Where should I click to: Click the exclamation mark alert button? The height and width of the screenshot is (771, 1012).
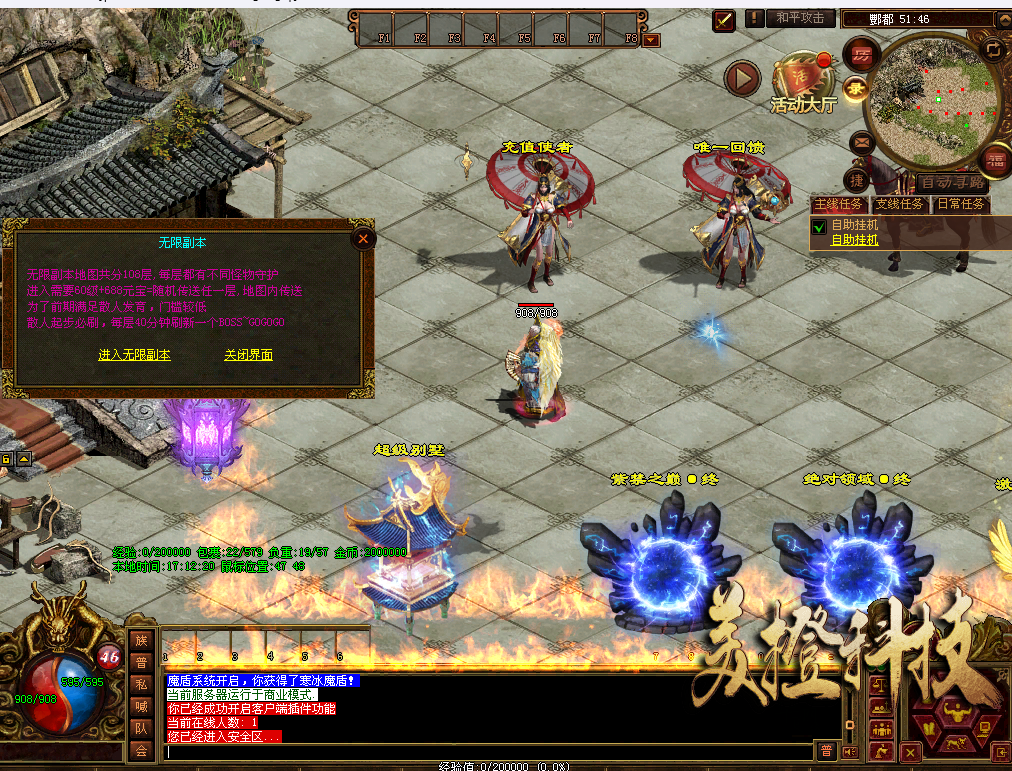[x=753, y=18]
